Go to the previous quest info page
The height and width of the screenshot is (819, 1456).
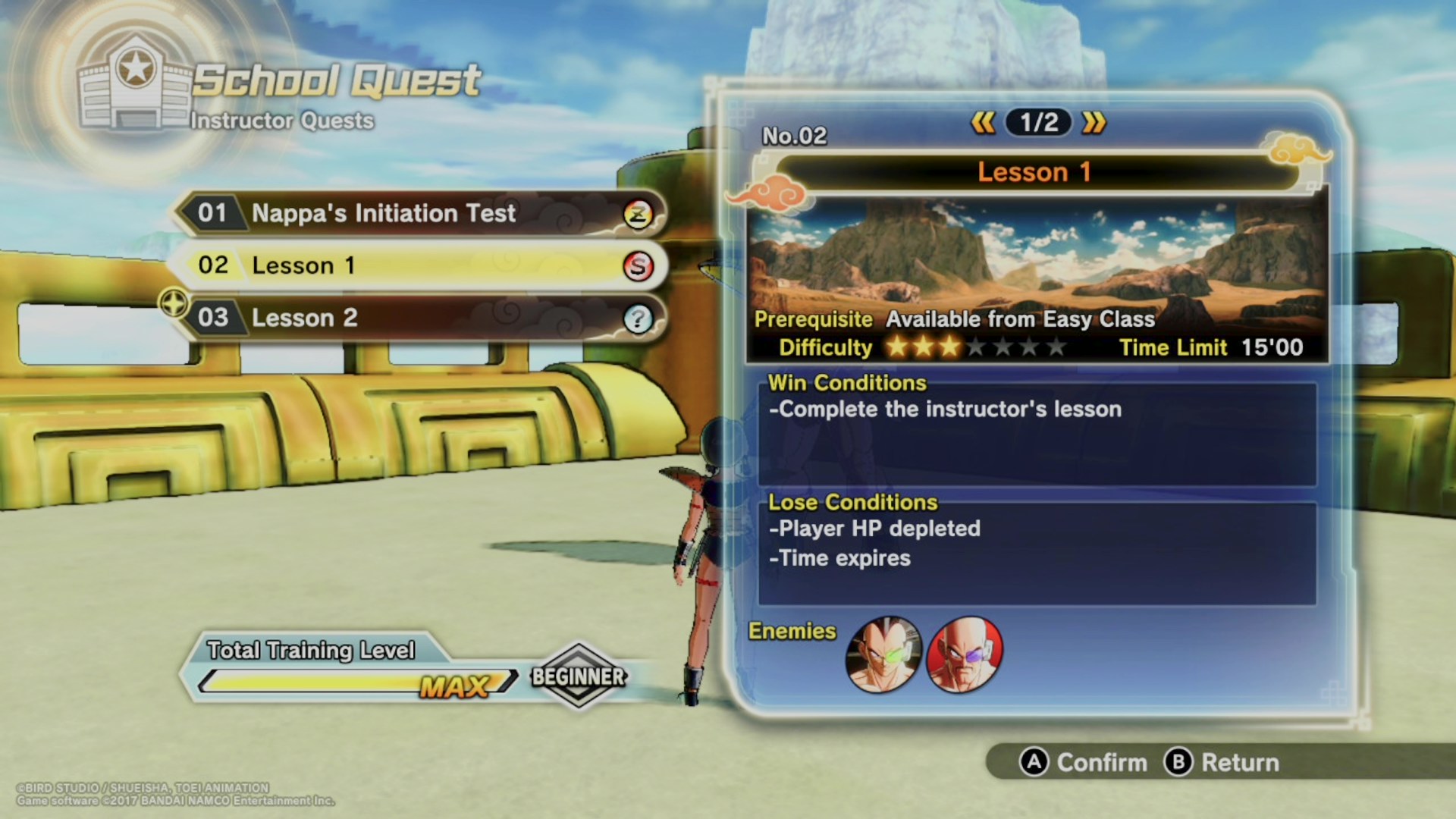click(984, 122)
